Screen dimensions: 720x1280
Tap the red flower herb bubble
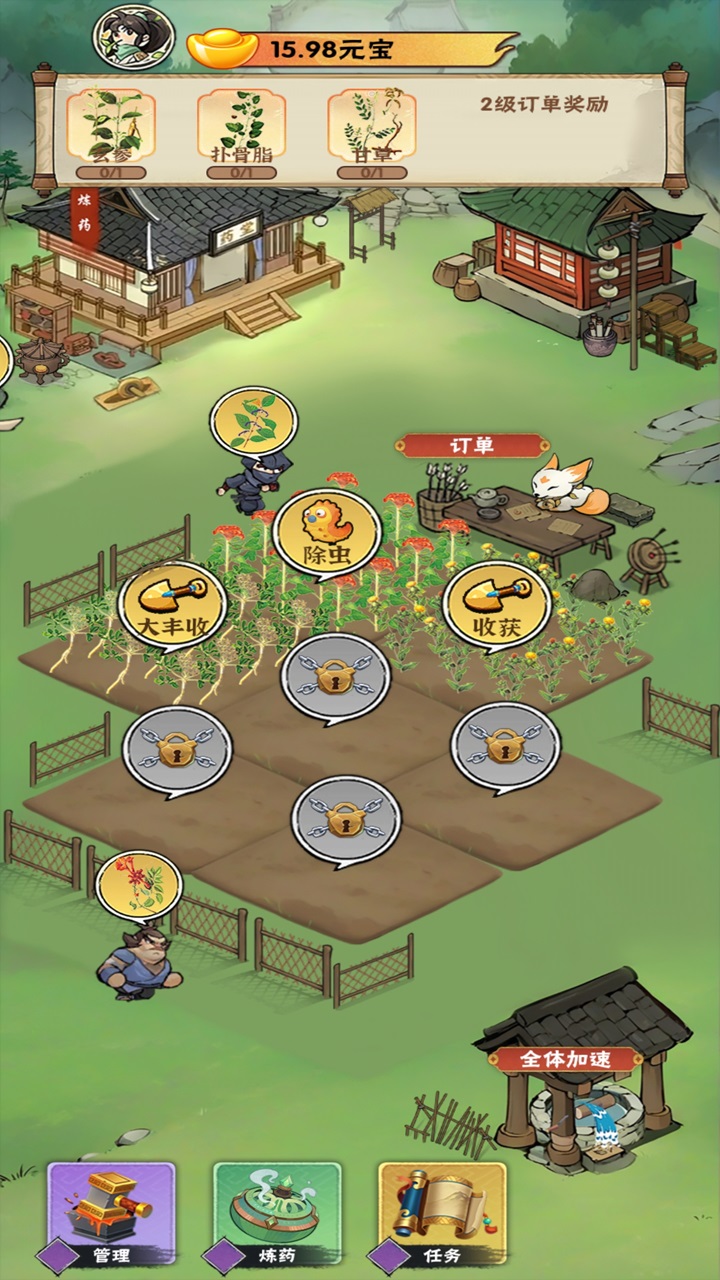coord(139,885)
